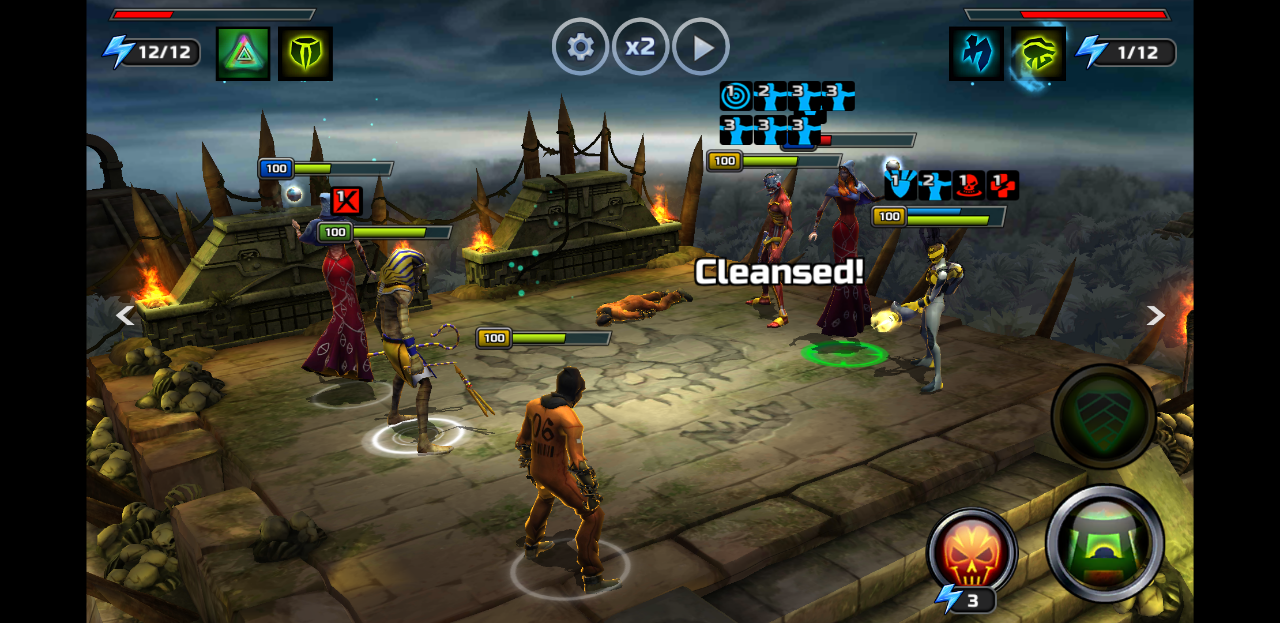Activate the auto-play arrow button
This screenshot has height=623, width=1280.
[x=701, y=47]
